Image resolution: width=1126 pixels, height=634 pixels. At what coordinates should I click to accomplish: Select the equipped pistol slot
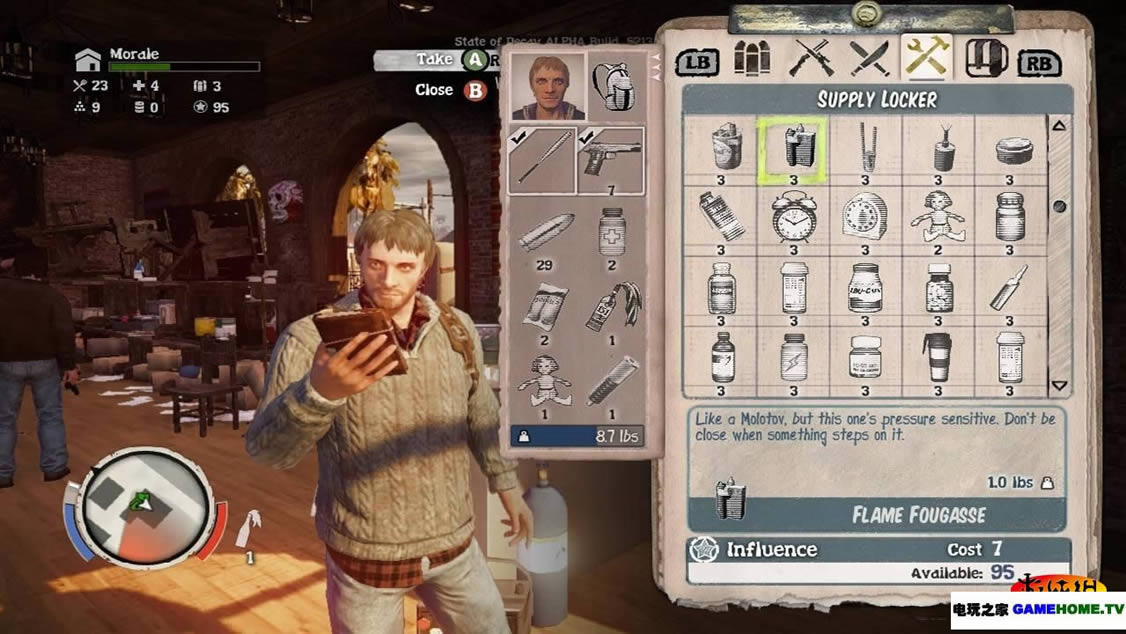pyautogui.click(x=610, y=157)
